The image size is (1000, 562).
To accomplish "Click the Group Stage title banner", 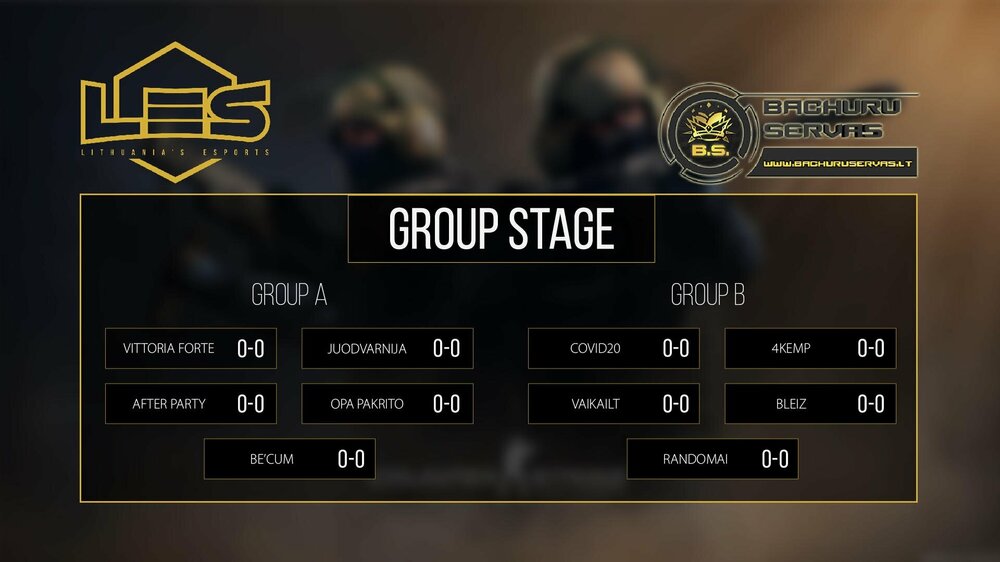I will 500,229.
